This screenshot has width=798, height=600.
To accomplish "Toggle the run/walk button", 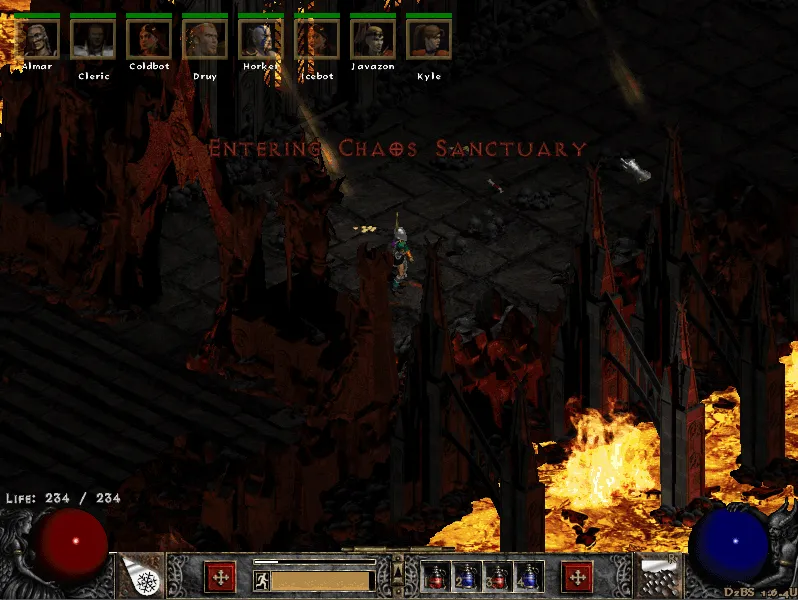I will pyautogui.click(x=261, y=580).
